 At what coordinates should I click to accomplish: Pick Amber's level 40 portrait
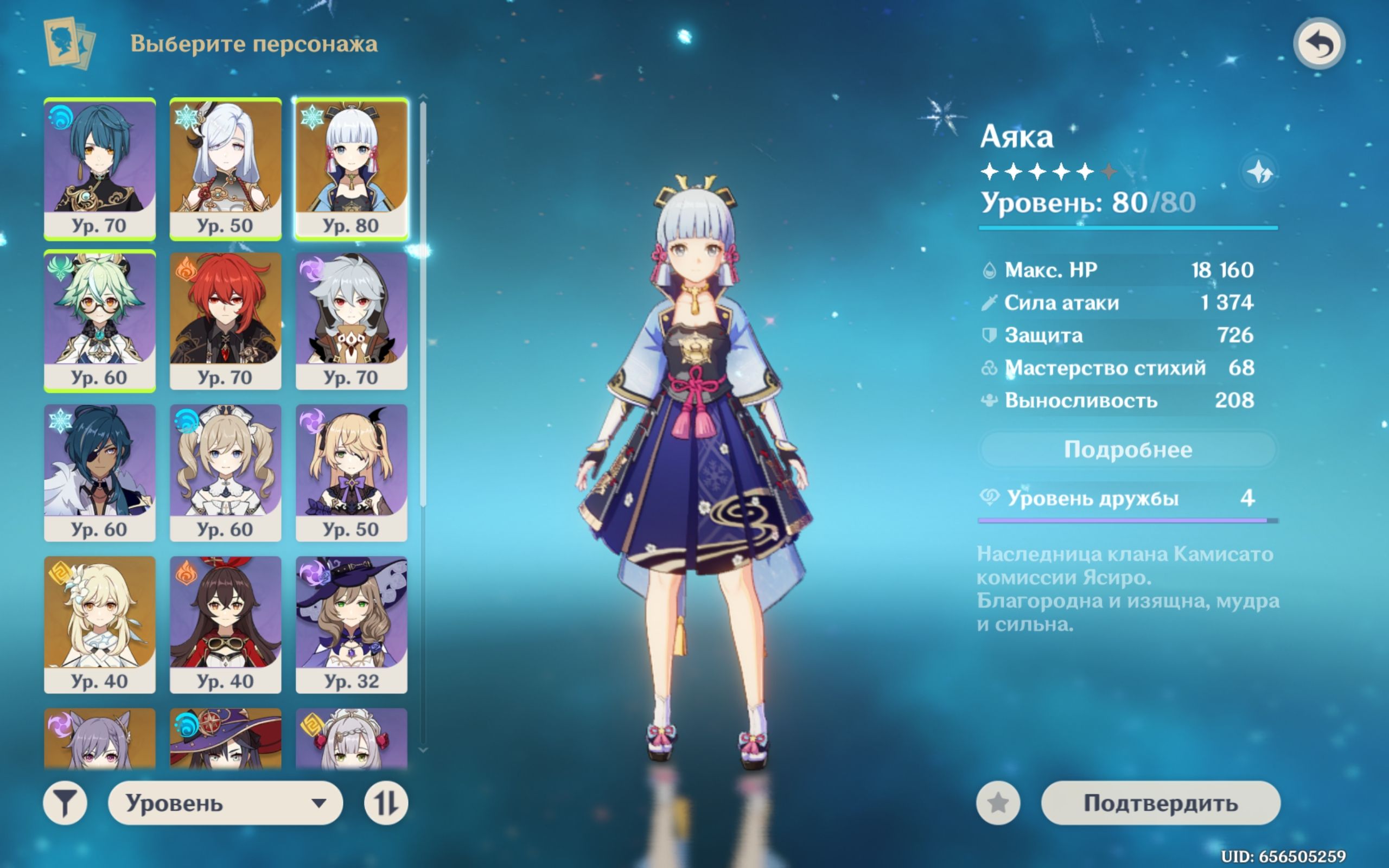point(226,624)
